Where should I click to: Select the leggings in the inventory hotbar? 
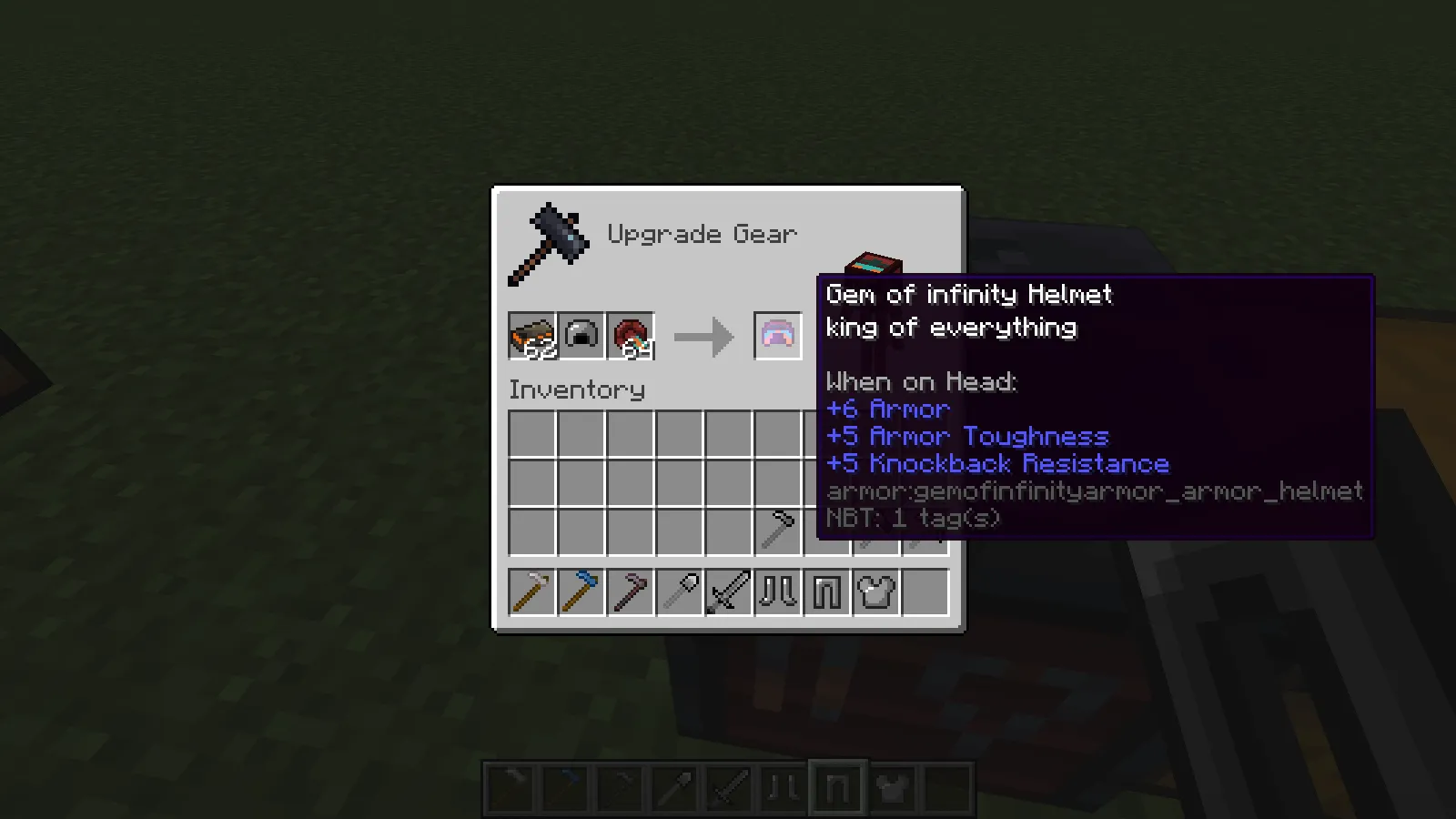pos(827,591)
